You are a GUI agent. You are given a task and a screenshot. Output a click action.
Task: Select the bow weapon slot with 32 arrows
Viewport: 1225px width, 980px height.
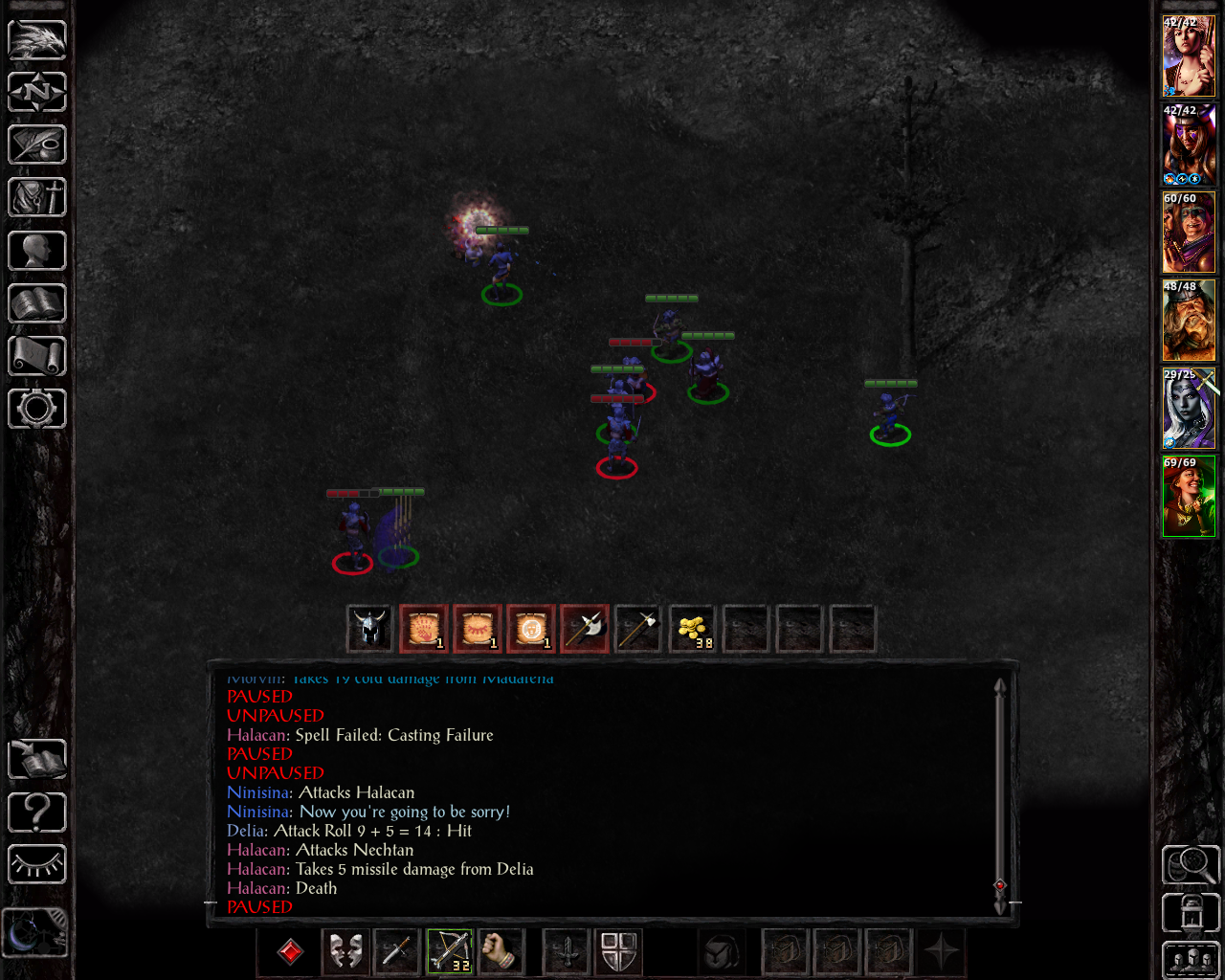click(449, 951)
